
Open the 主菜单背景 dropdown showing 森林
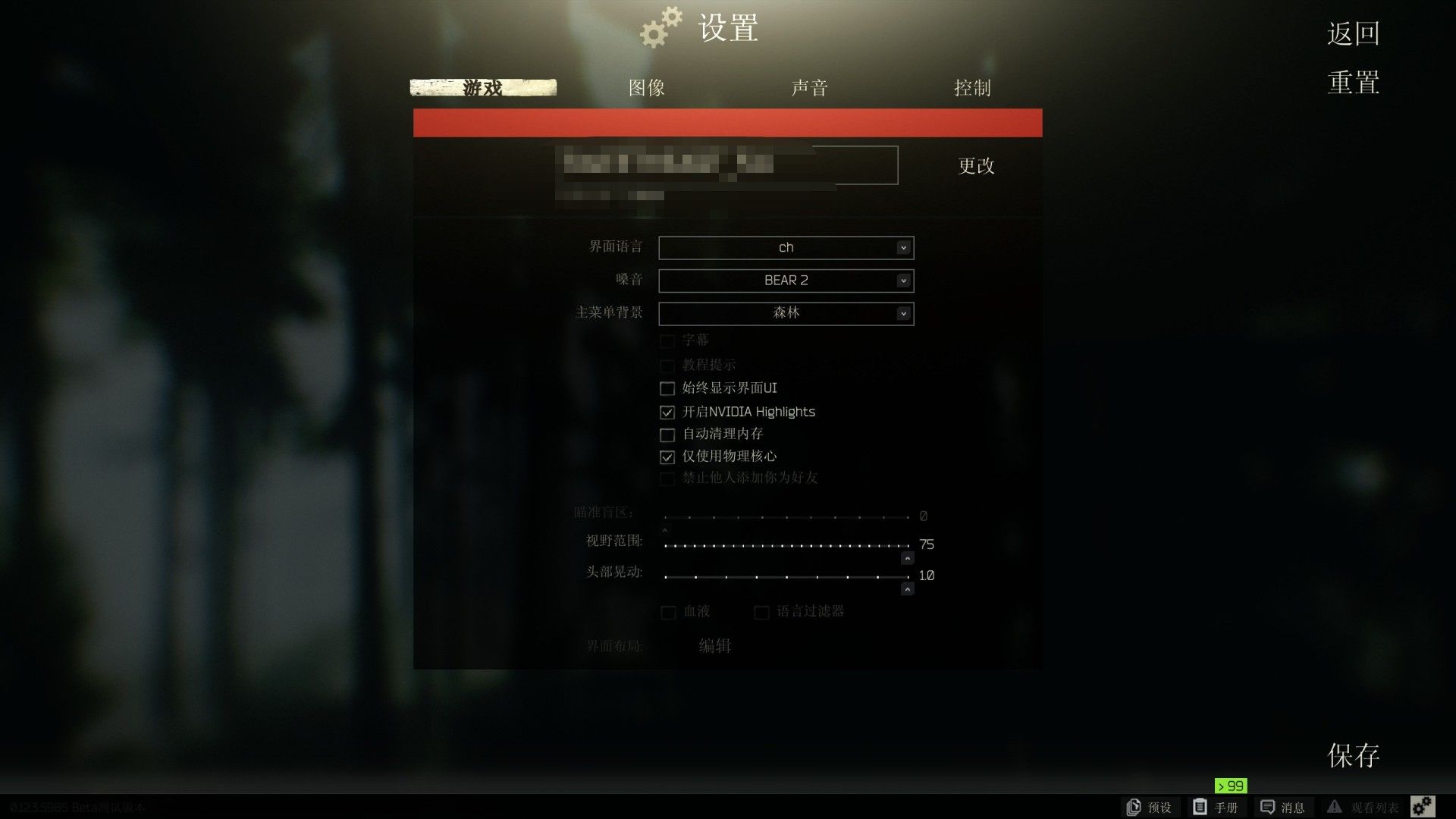(x=786, y=313)
